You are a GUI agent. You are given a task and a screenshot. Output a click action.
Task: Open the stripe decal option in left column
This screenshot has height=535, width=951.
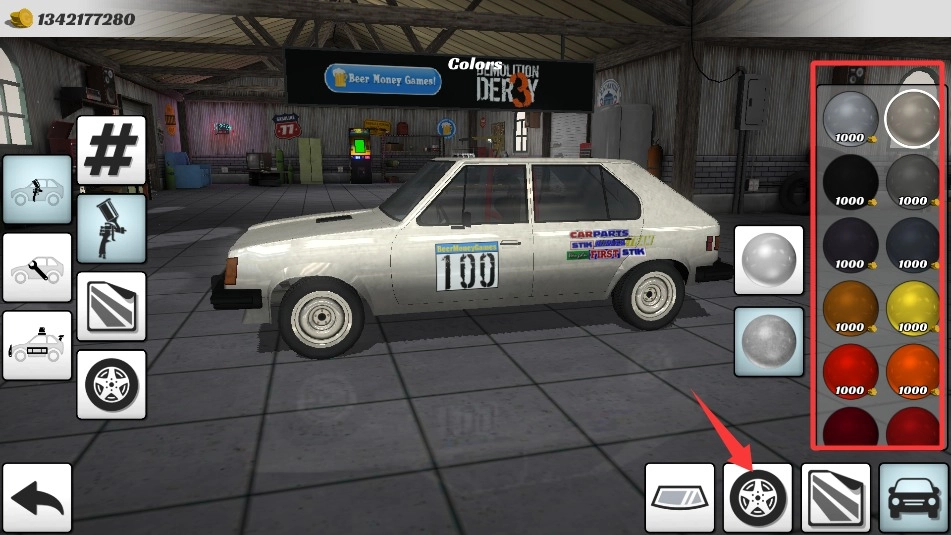pos(111,306)
